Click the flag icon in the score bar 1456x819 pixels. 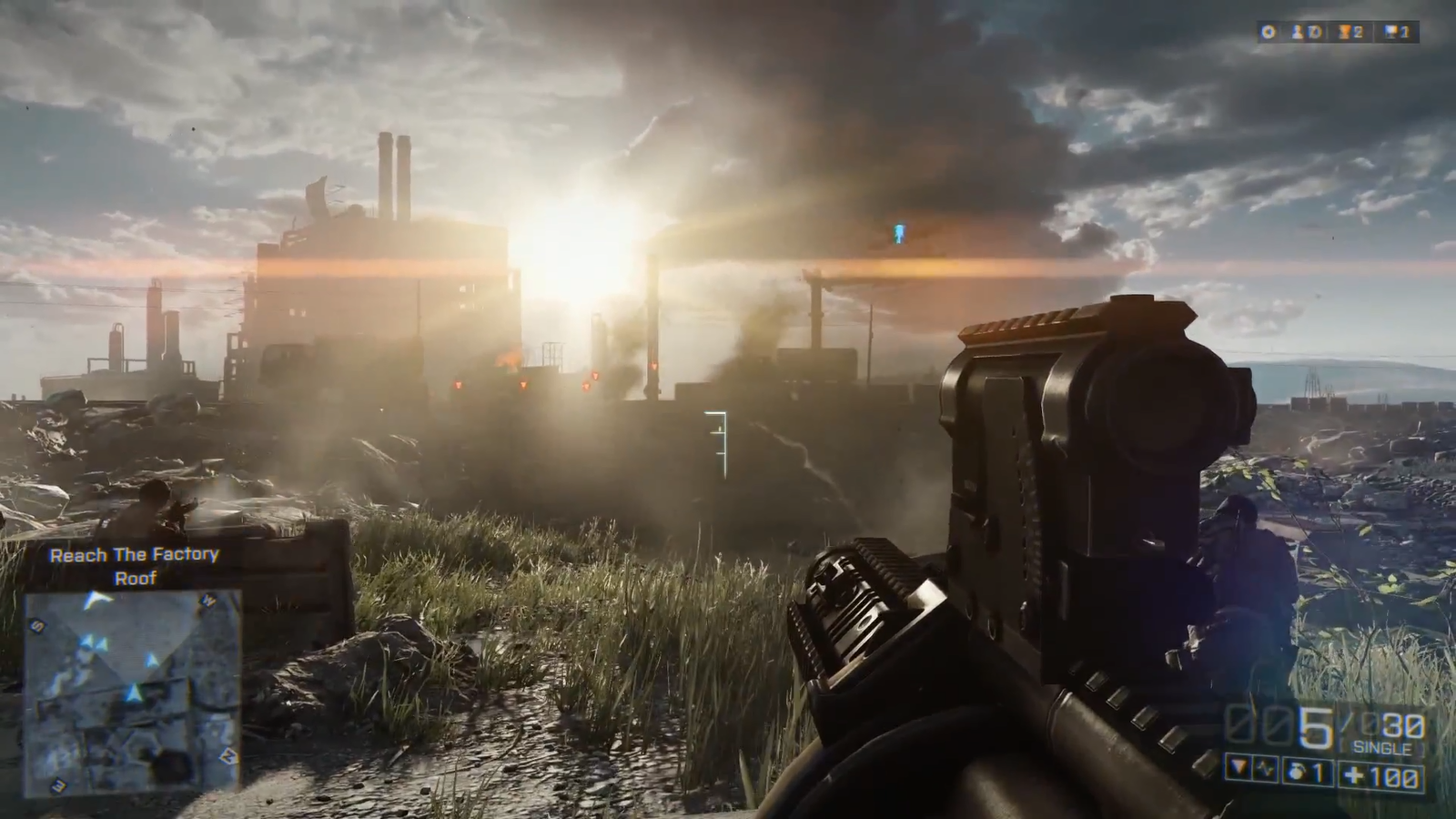click(1390, 33)
